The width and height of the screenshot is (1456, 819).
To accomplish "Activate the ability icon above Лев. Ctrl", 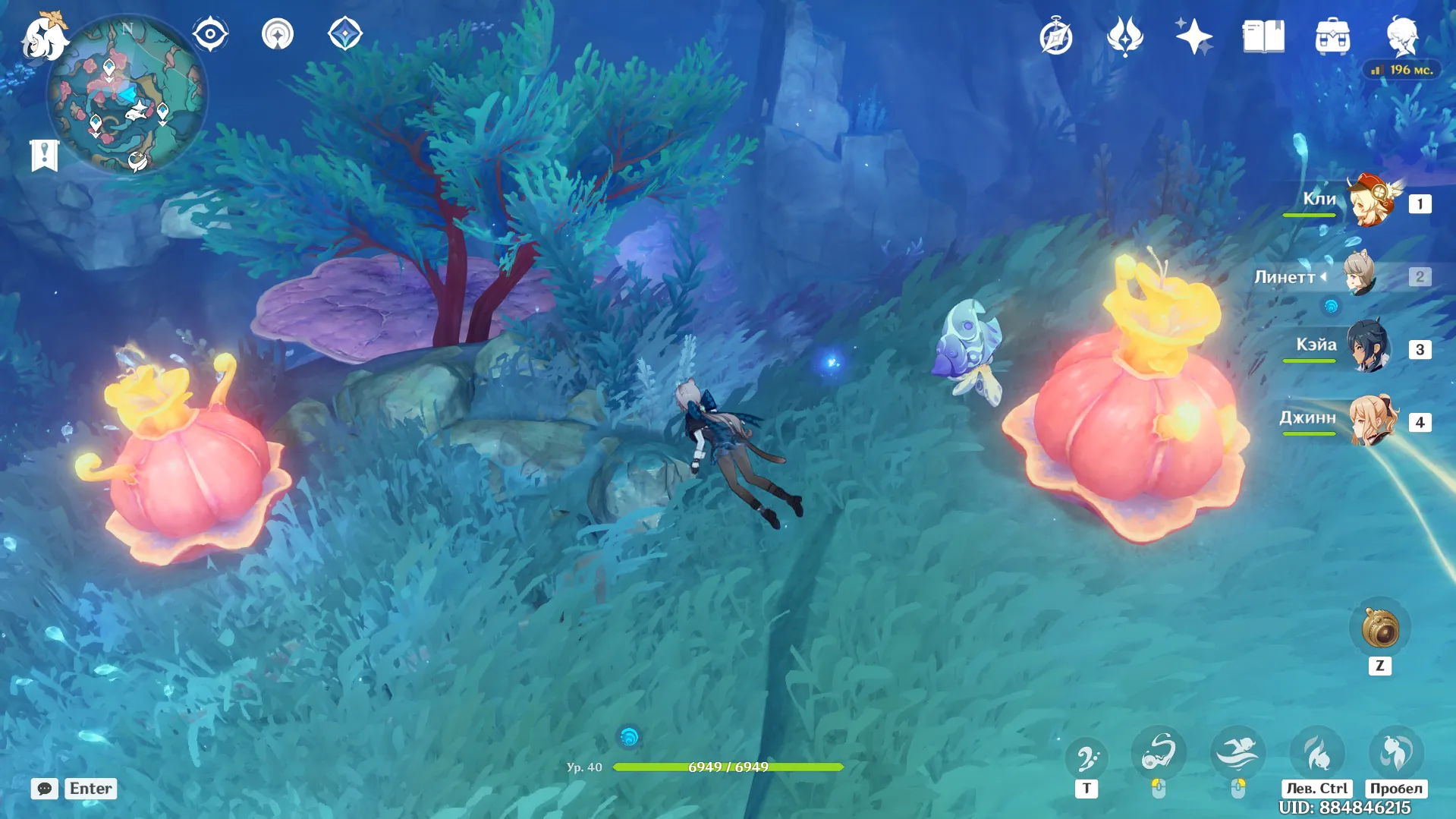I will pos(1317,754).
